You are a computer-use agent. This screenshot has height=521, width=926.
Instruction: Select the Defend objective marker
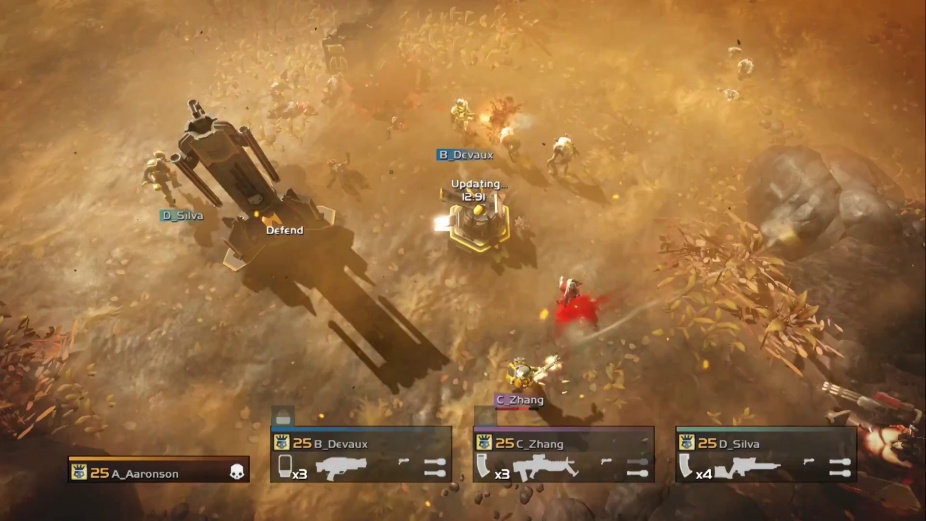click(284, 230)
